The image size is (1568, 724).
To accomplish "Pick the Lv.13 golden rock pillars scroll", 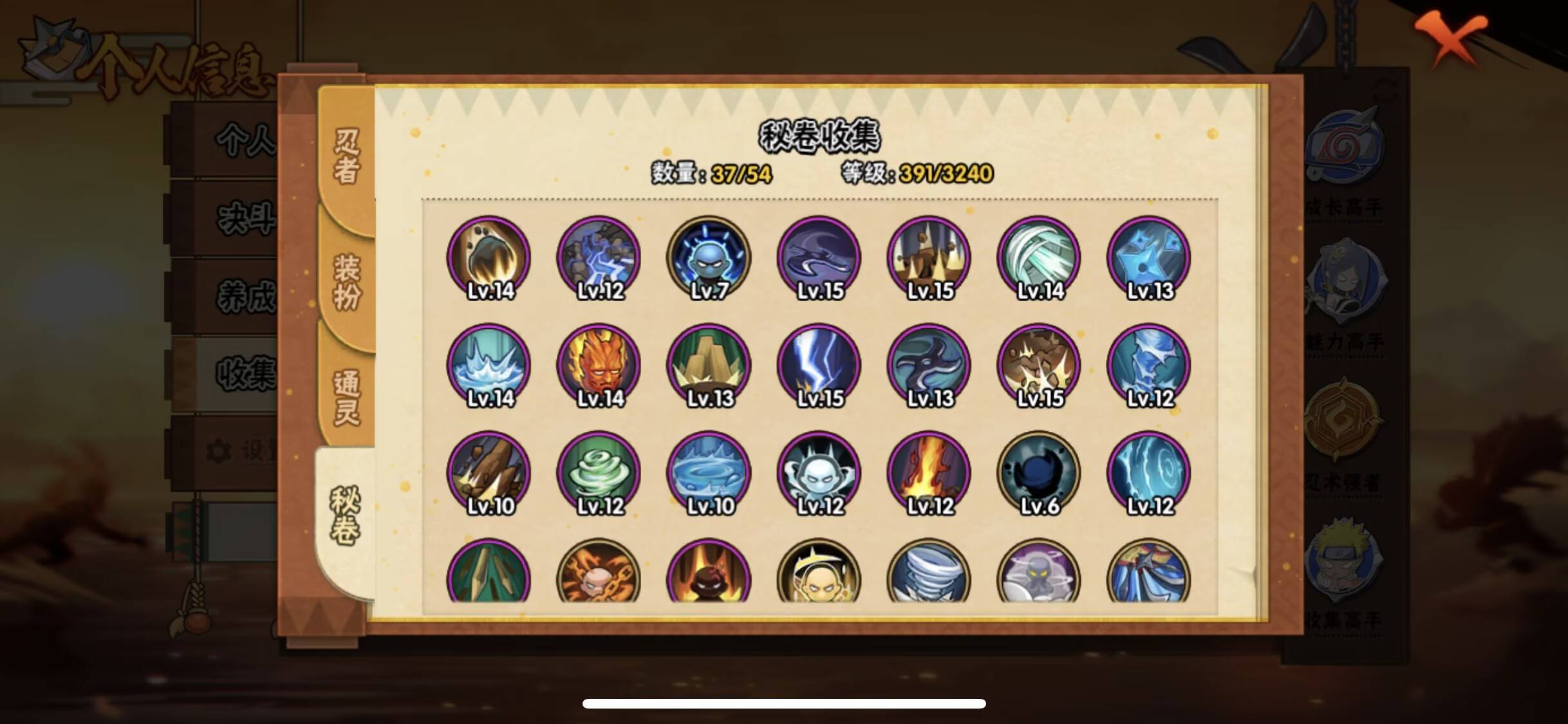I will 709,365.
